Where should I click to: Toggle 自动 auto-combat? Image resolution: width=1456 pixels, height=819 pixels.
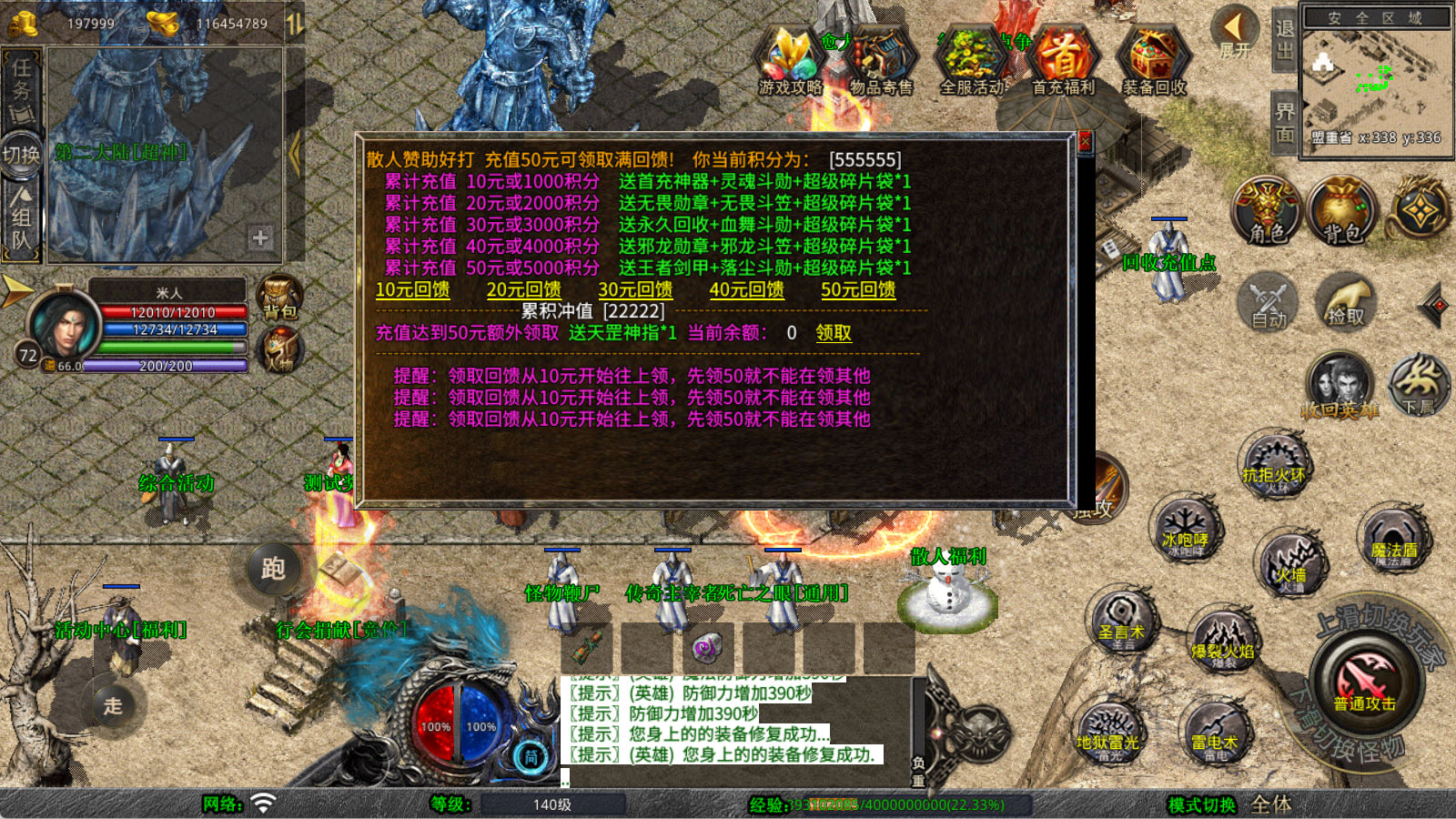[x=1268, y=301]
